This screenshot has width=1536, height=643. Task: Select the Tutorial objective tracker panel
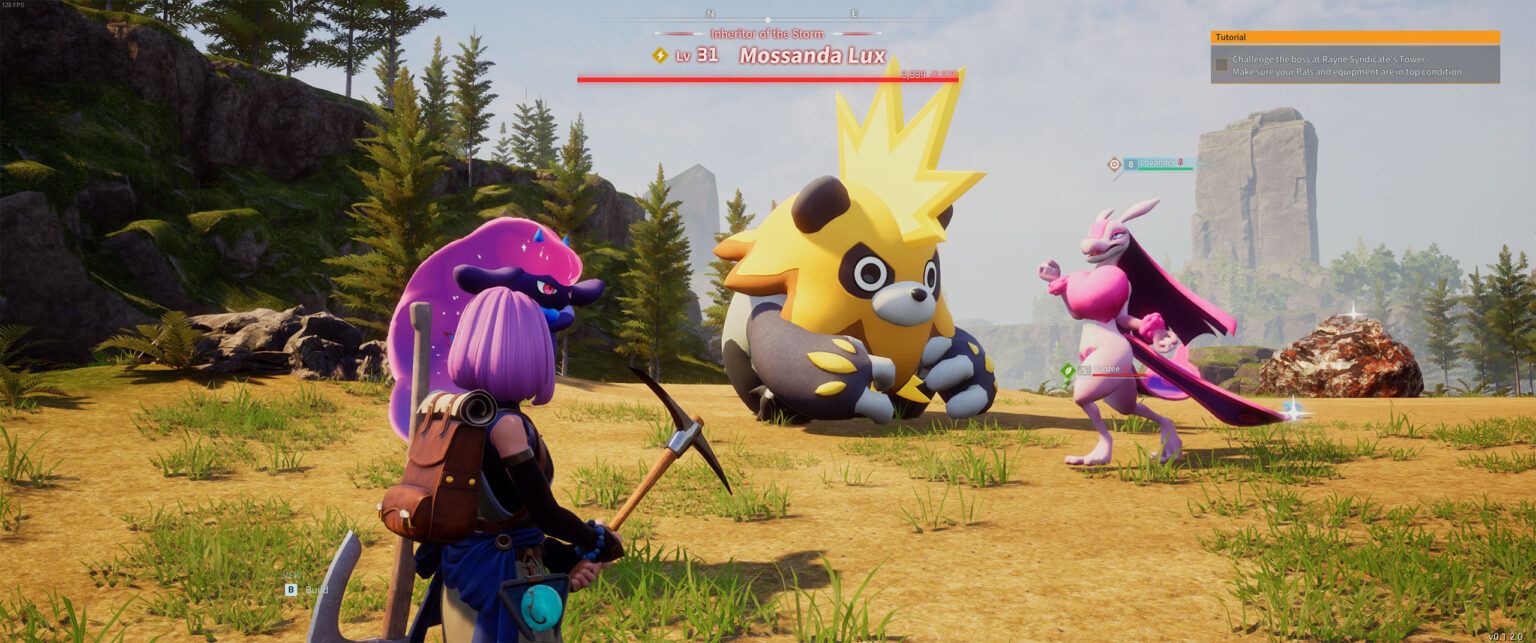click(x=1354, y=58)
